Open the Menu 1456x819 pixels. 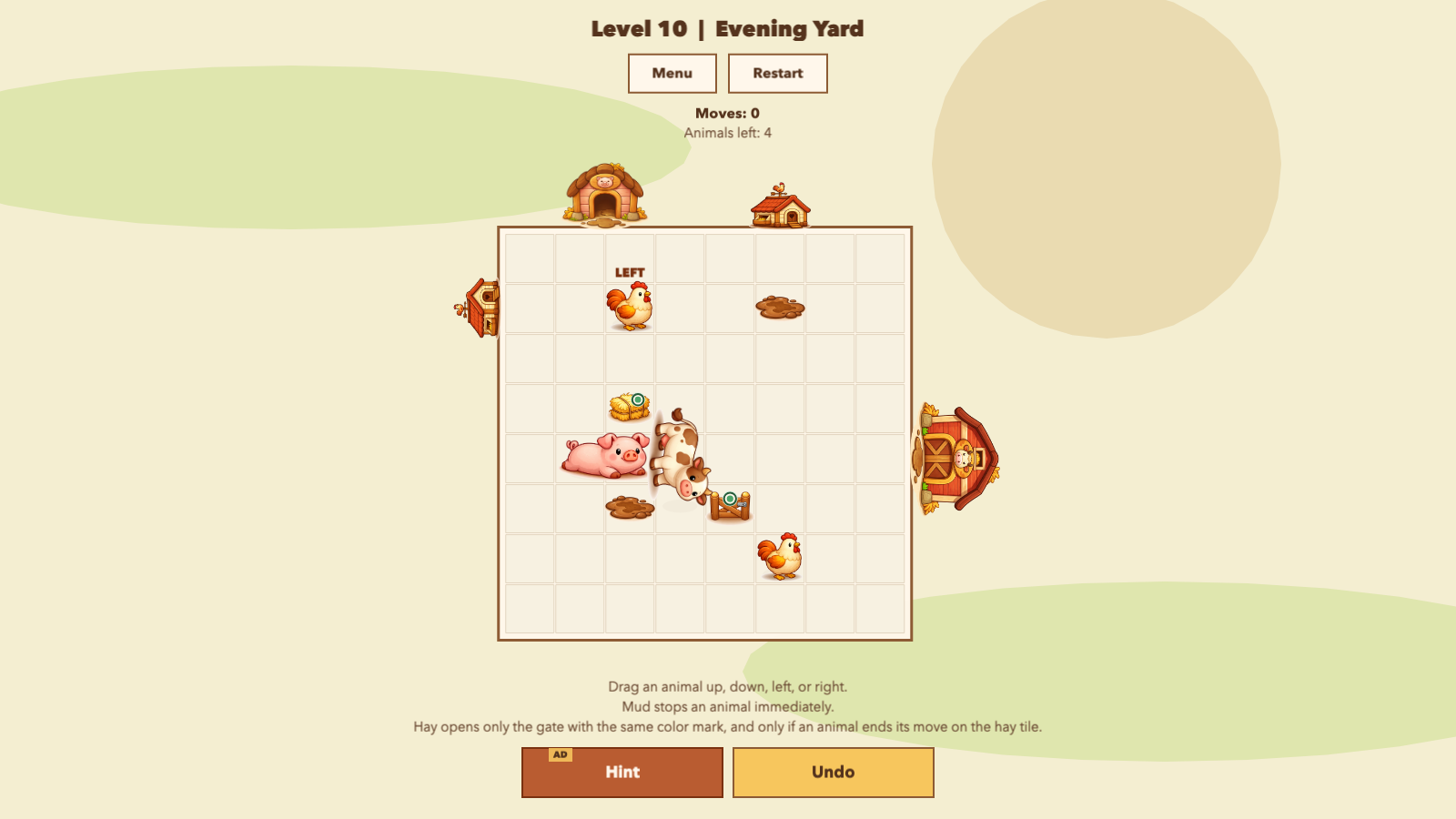[672, 74]
